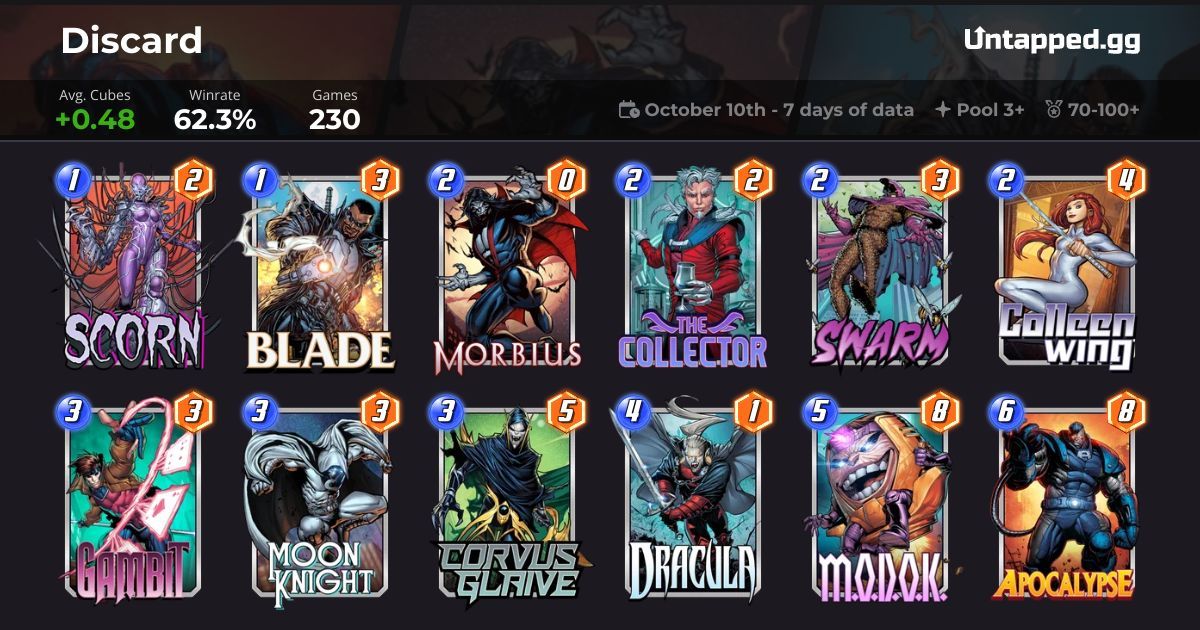Visit the Untapped.gg logo link
Viewport: 1200px width, 630px height.
(1051, 40)
